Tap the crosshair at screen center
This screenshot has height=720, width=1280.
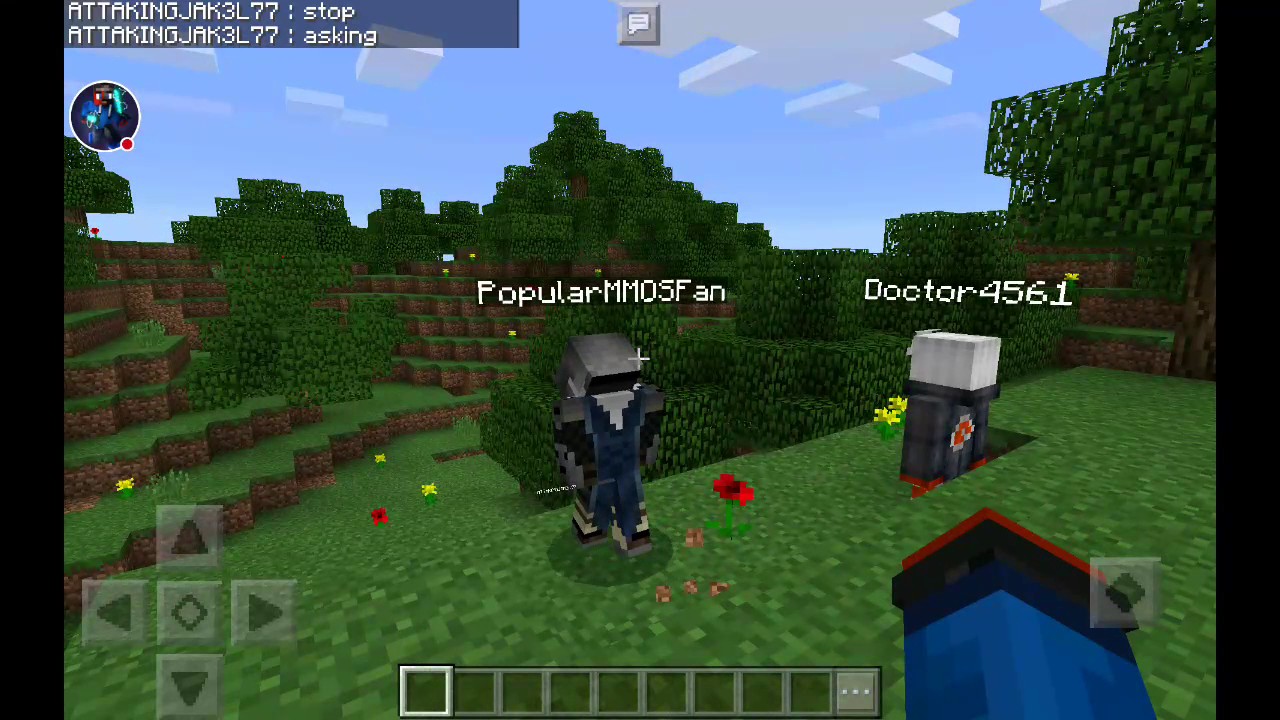pos(640,357)
